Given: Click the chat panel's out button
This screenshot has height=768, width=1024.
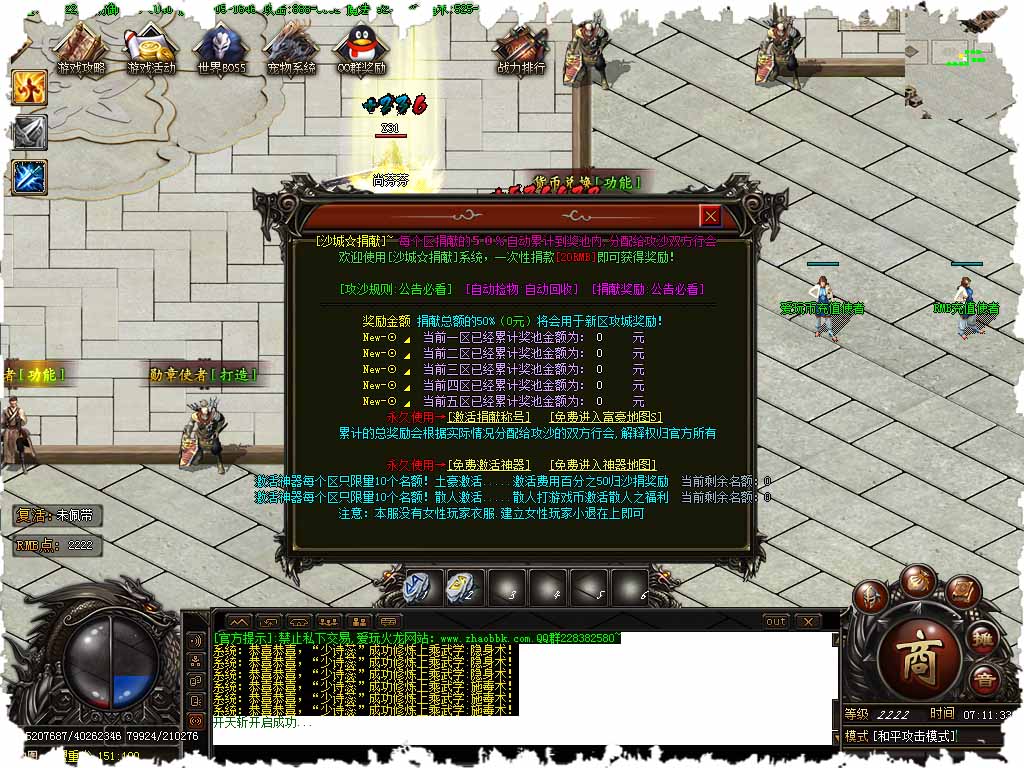Looking at the screenshot, I should click(776, 621).
